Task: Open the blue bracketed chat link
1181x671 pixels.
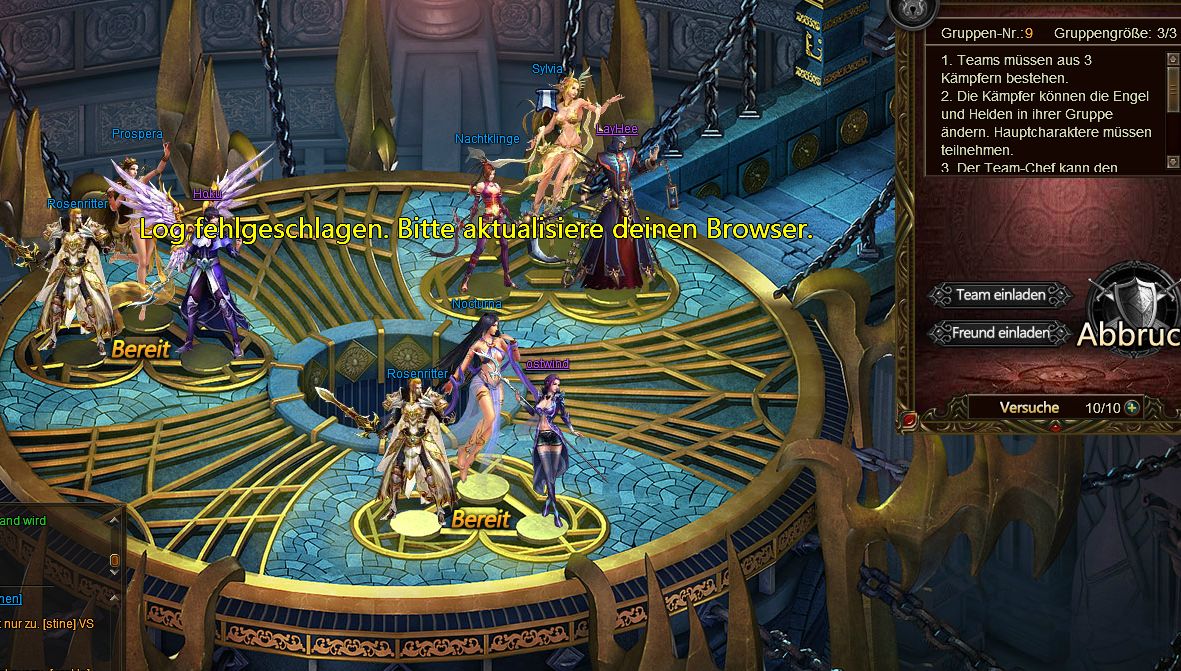Action: (x=10, y=598)
